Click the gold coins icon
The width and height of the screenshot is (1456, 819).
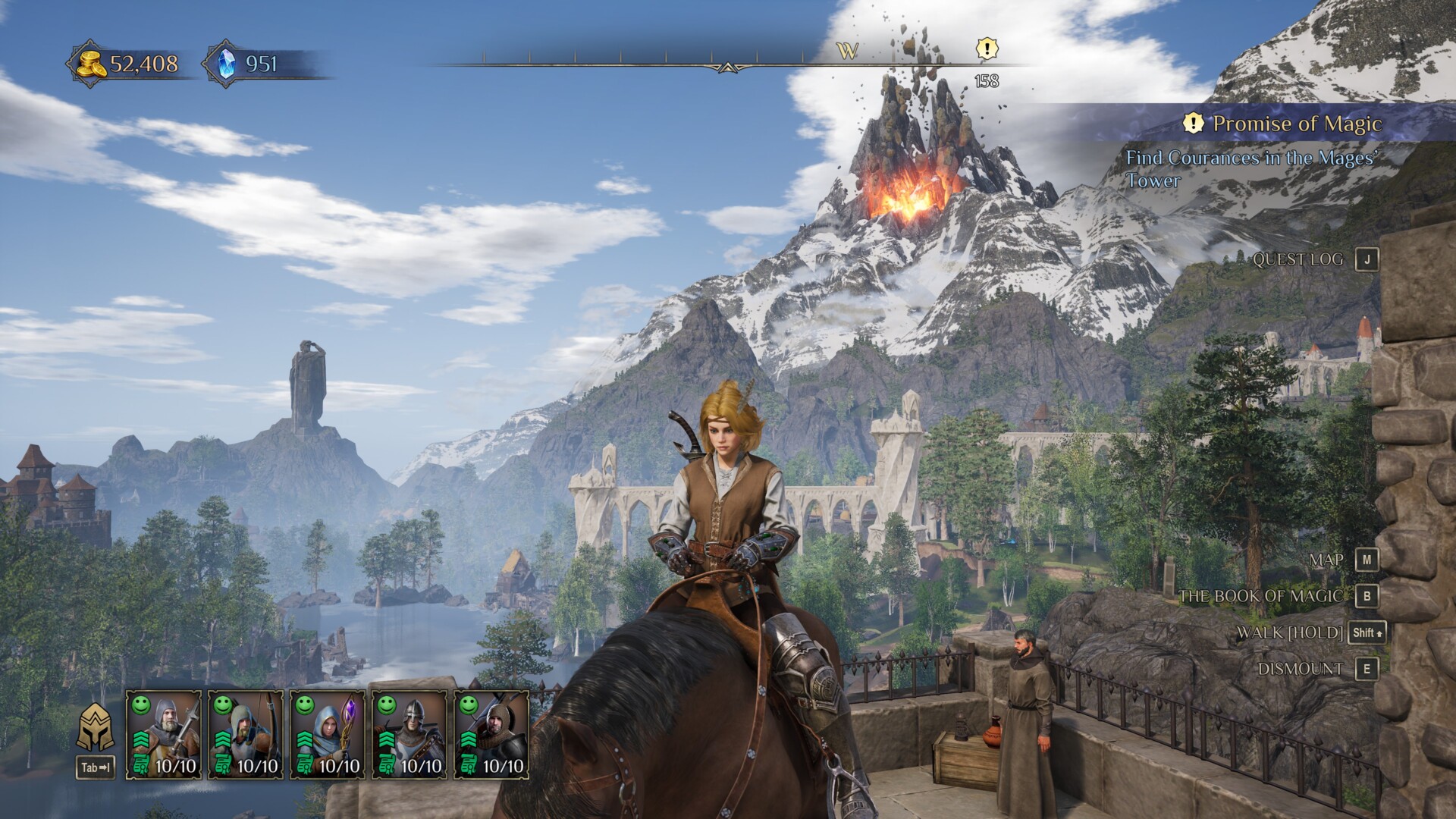point(89,64)
